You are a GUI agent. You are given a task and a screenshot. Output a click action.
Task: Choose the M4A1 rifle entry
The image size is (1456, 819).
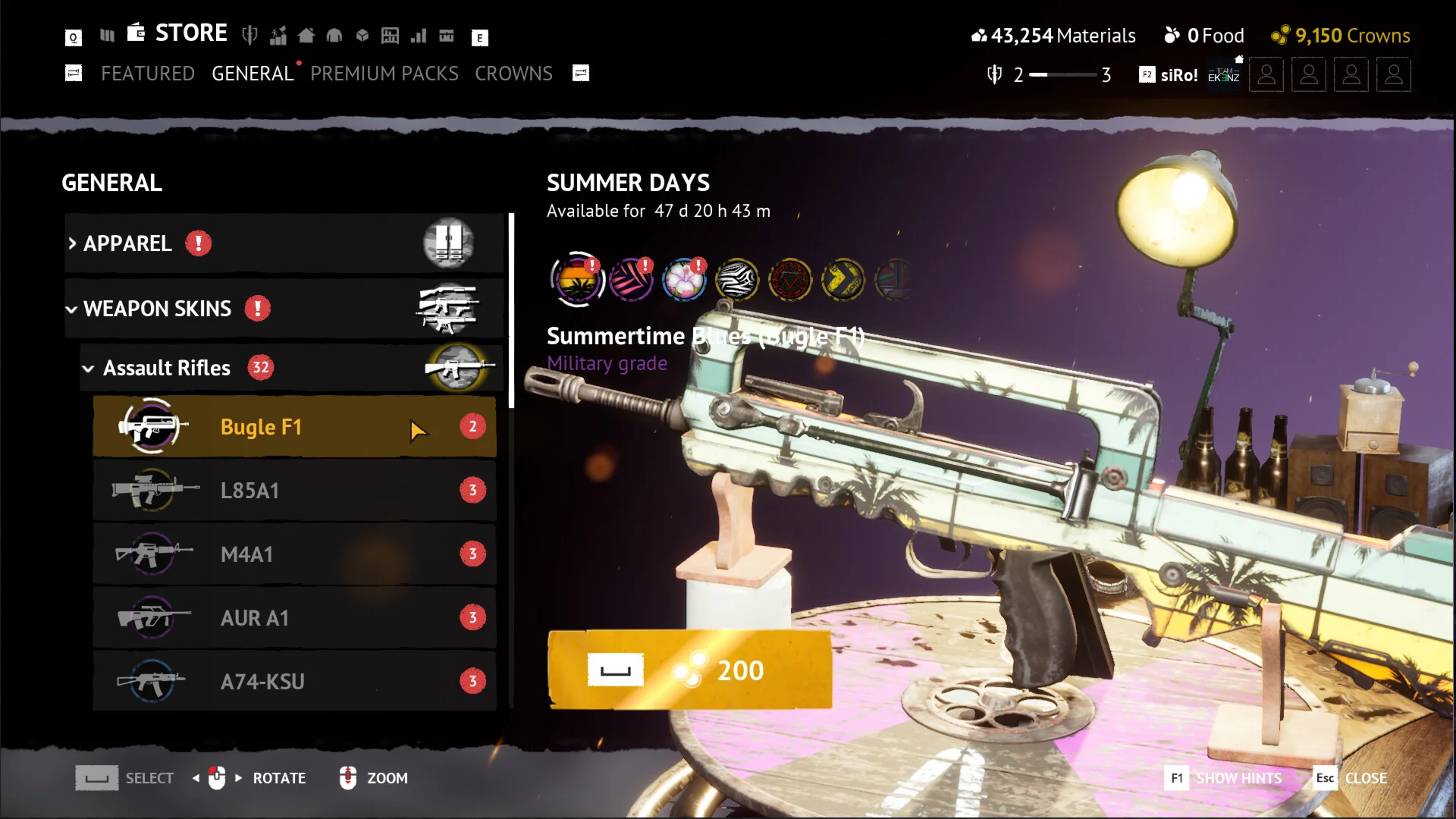[x=294, y=554]
